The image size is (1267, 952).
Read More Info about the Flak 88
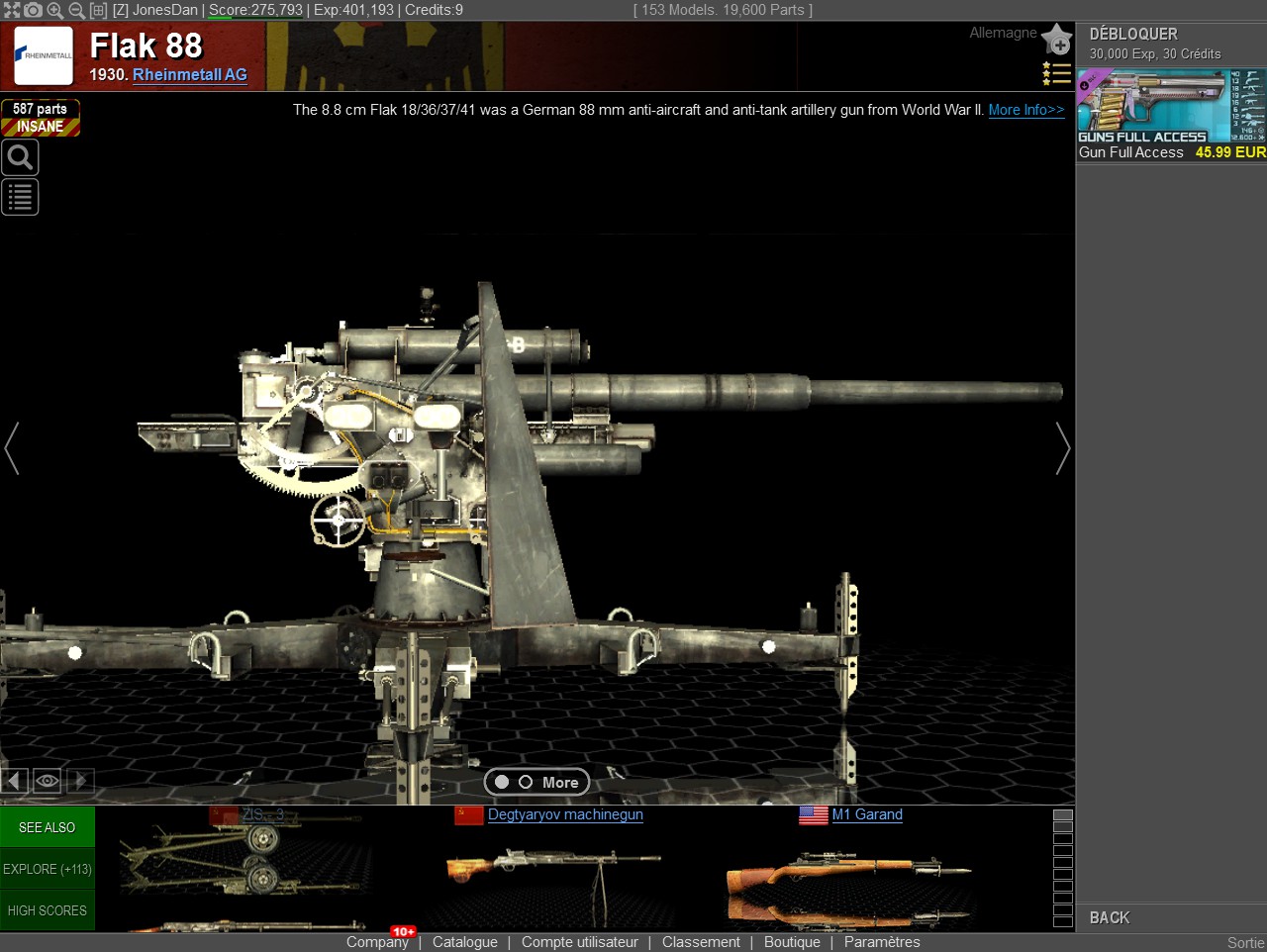[1025, 110]
